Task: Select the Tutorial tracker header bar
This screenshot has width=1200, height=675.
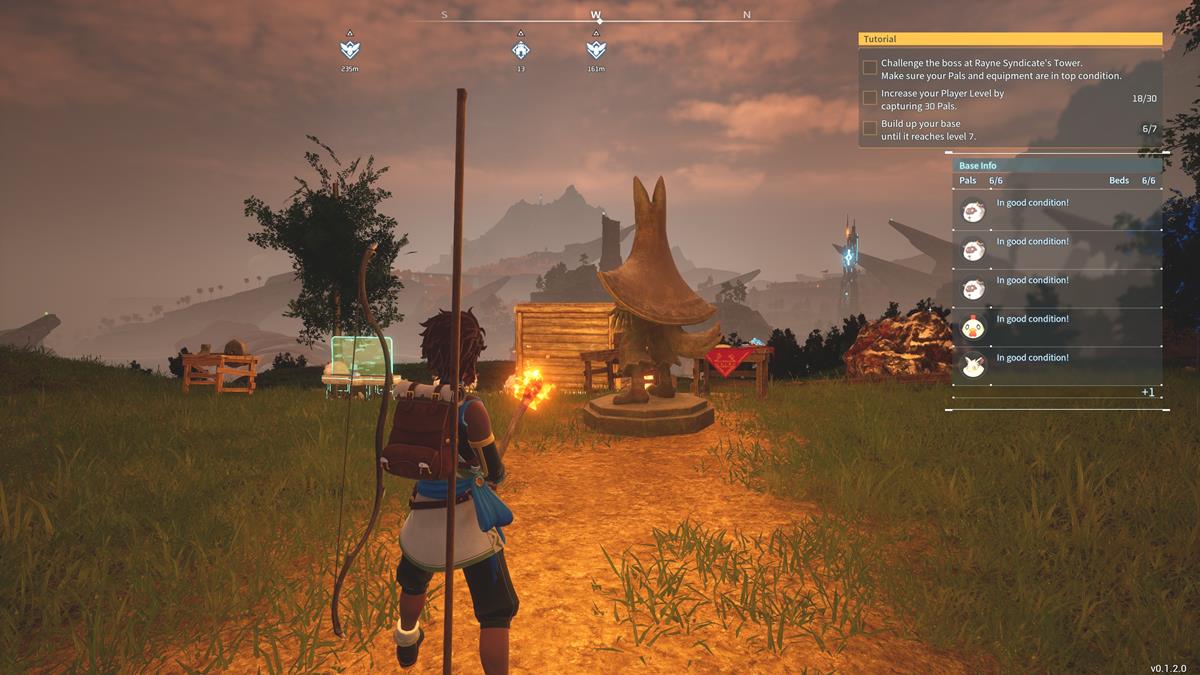Action: click(1010, 39)
